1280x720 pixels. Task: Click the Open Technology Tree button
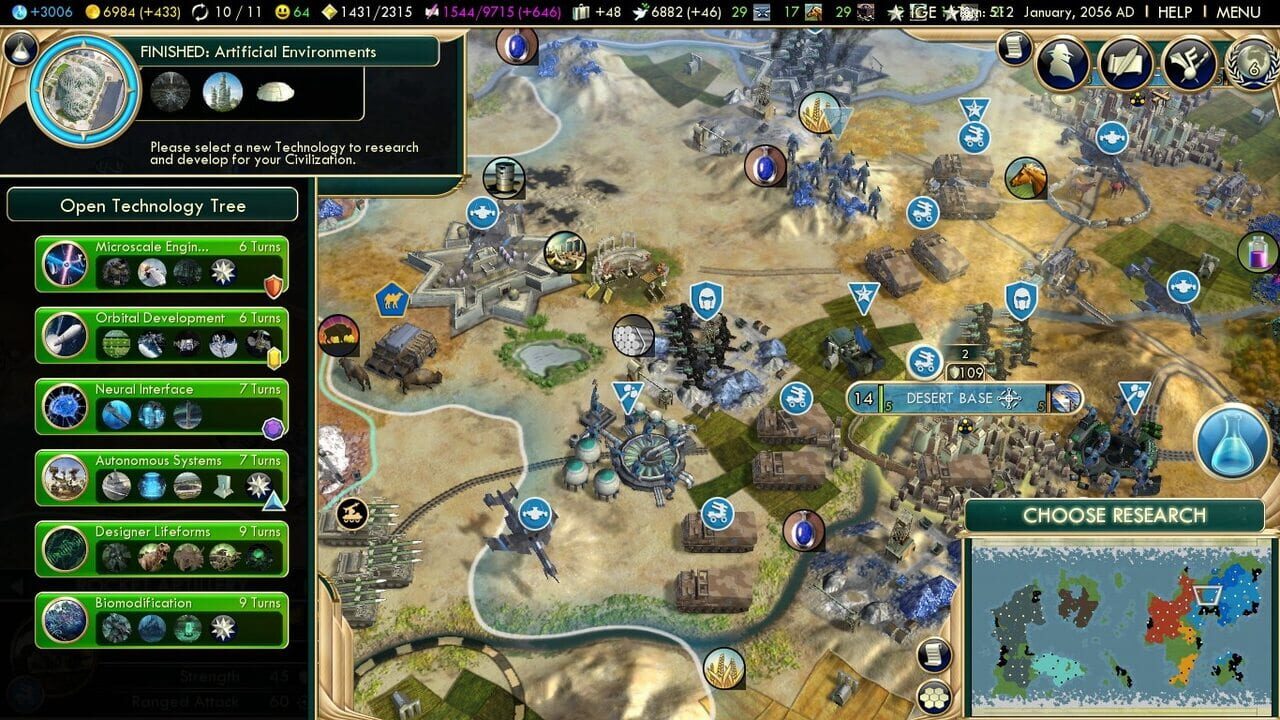152,204
